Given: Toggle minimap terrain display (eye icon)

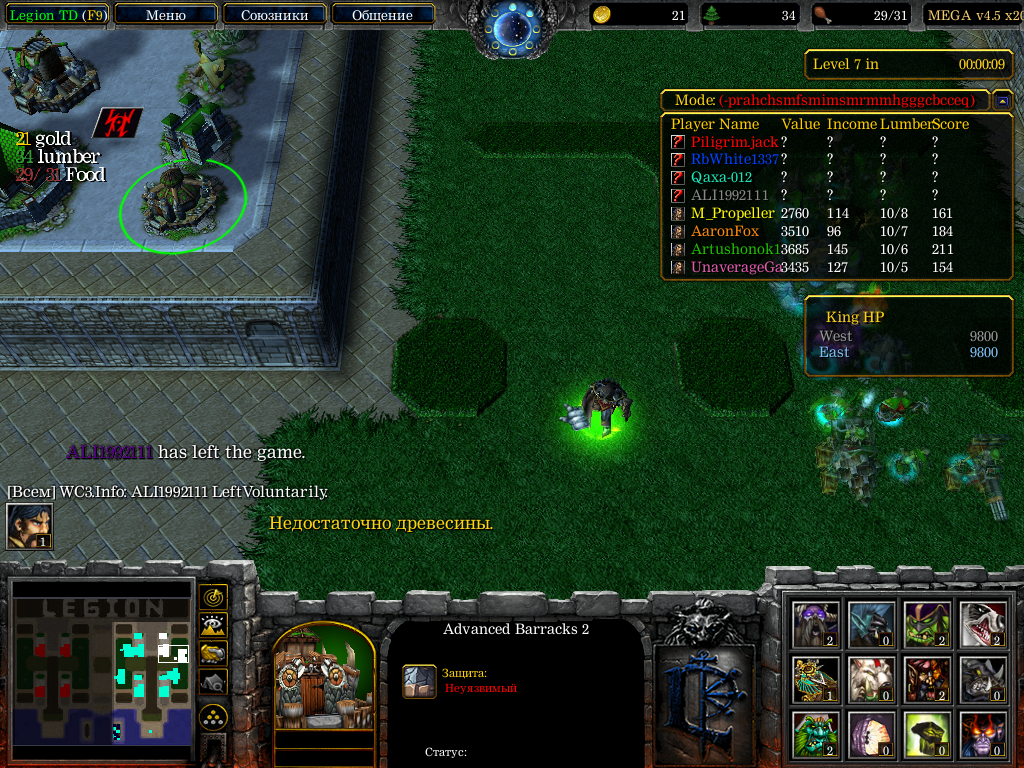Looking at the screenshot, I should pos(214,625).
